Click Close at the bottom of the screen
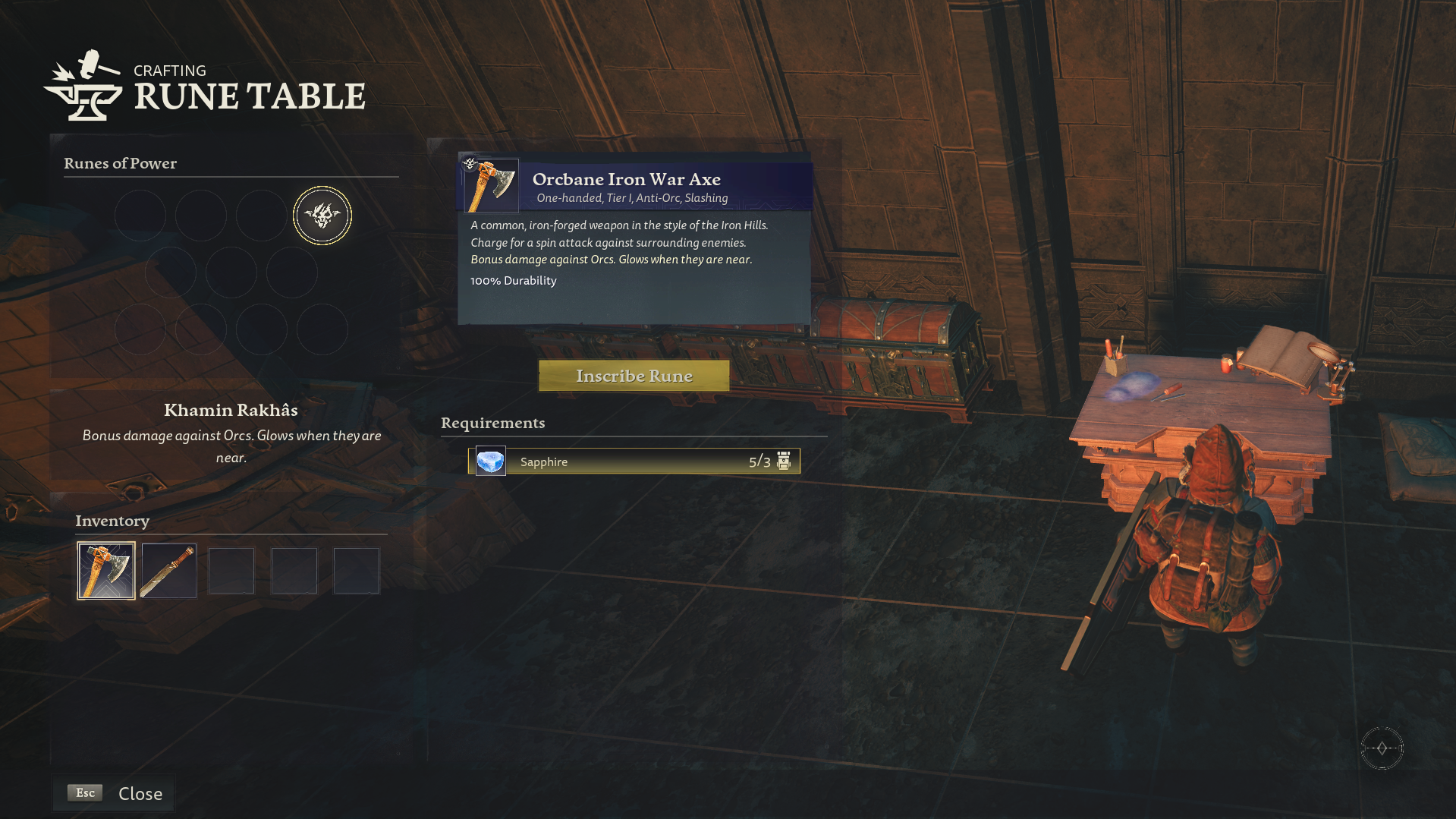The image size is (1456, 819). 140,792
